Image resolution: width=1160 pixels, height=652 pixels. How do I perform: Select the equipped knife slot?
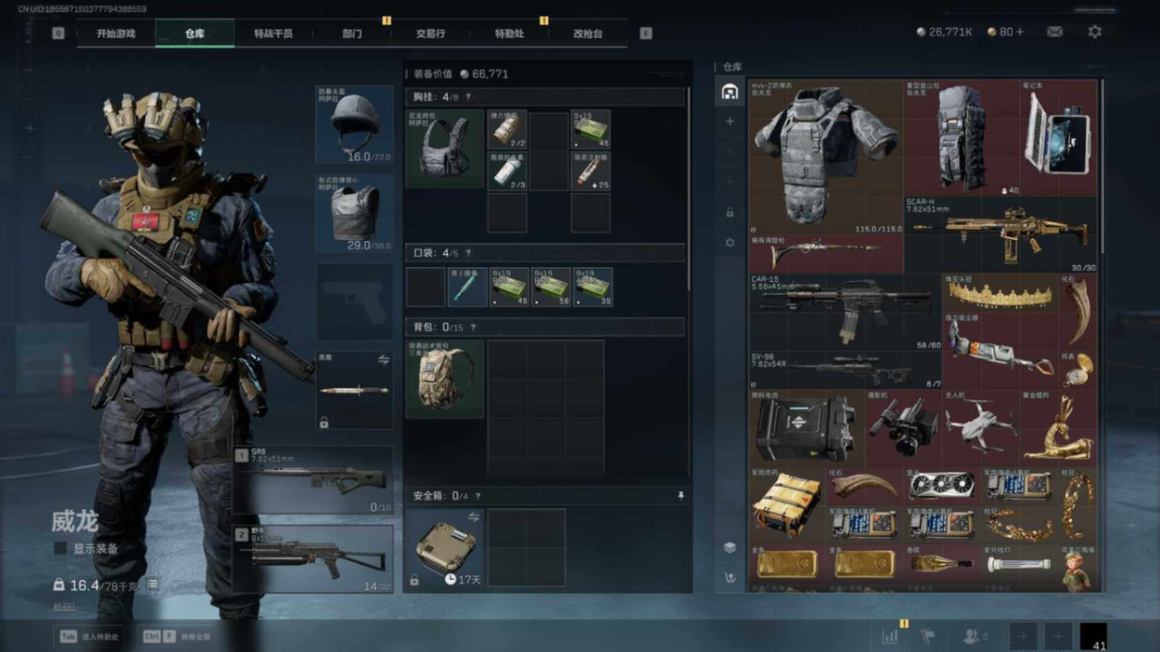coord(355,391)
